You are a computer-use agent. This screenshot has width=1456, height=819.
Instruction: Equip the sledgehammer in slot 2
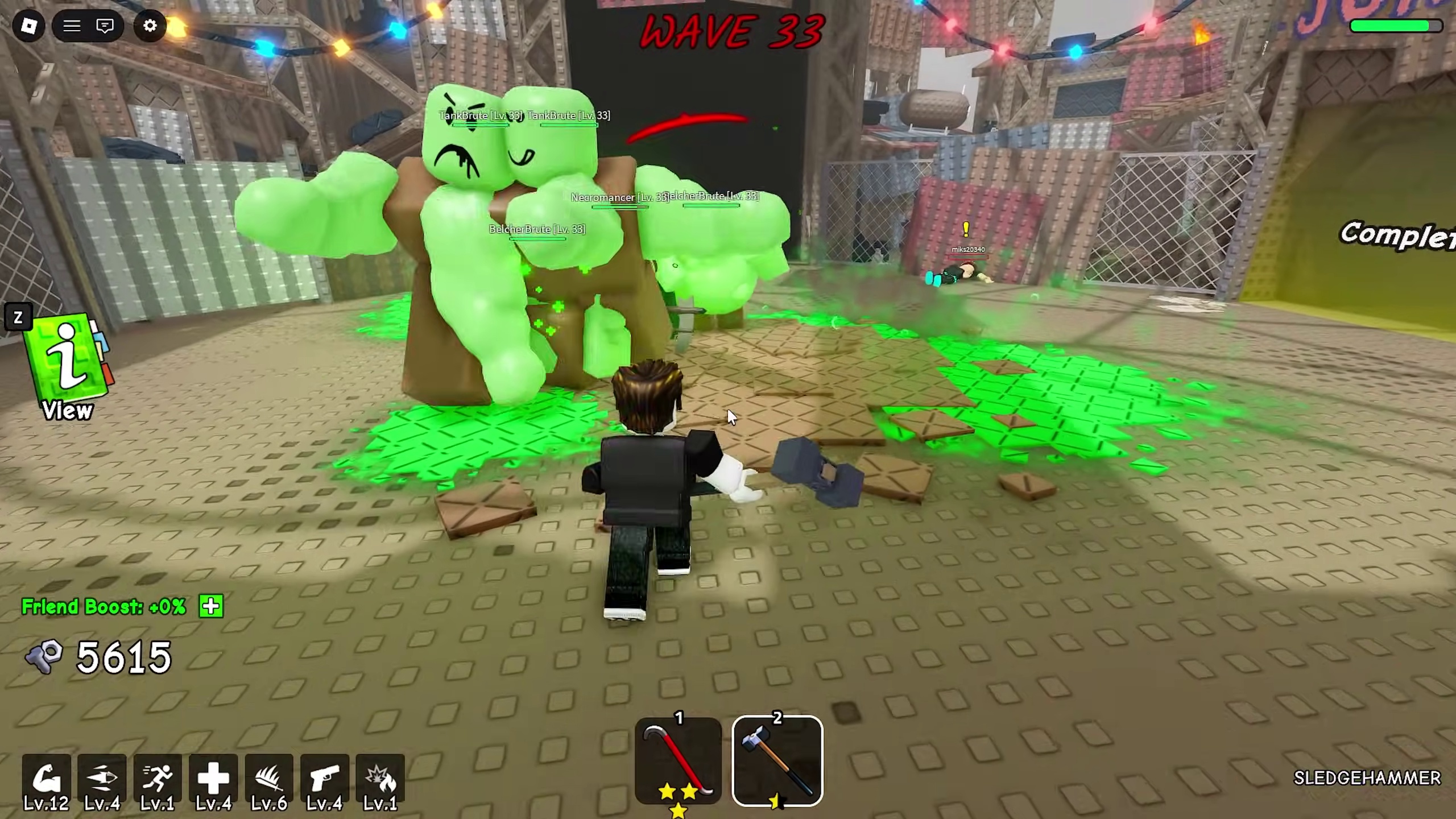777,761
